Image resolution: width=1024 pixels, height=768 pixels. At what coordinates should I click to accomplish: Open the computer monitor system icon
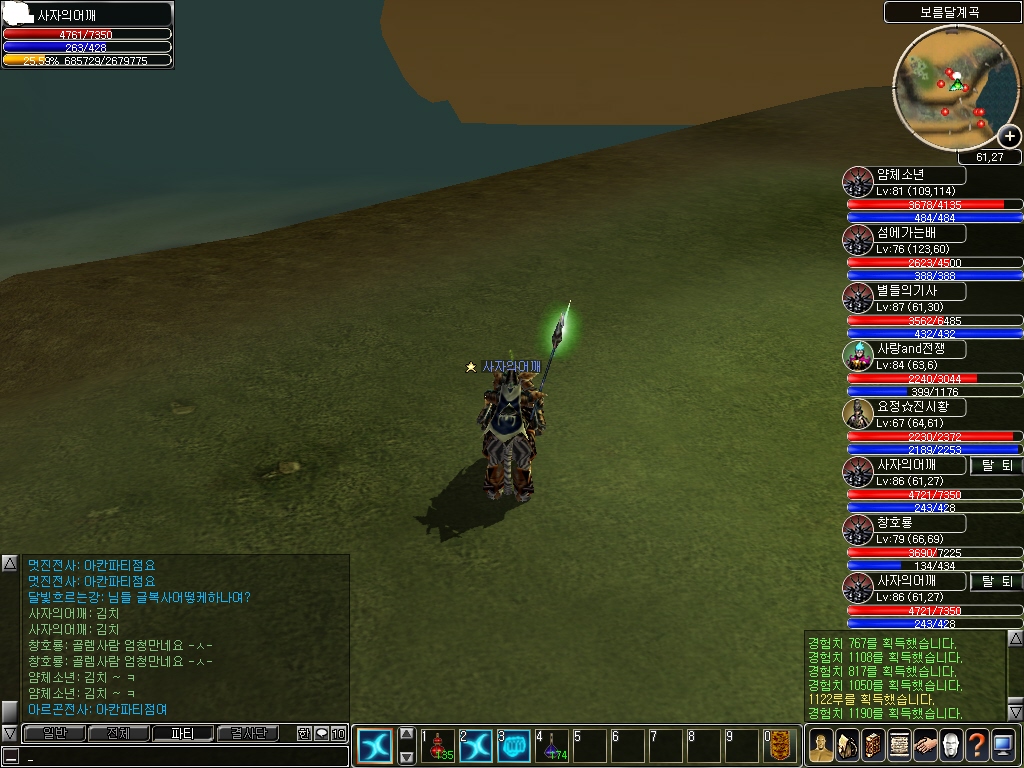(x=1003, y=746)
